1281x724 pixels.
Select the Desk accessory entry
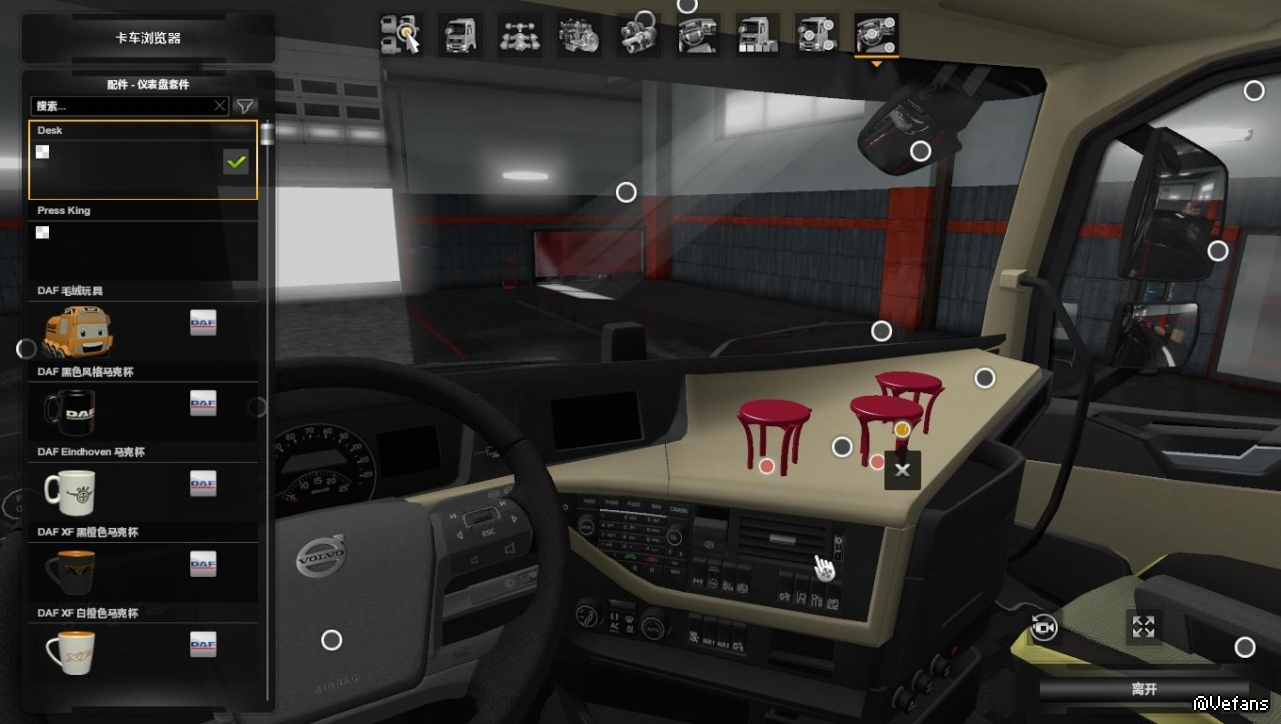click(142, 160)
